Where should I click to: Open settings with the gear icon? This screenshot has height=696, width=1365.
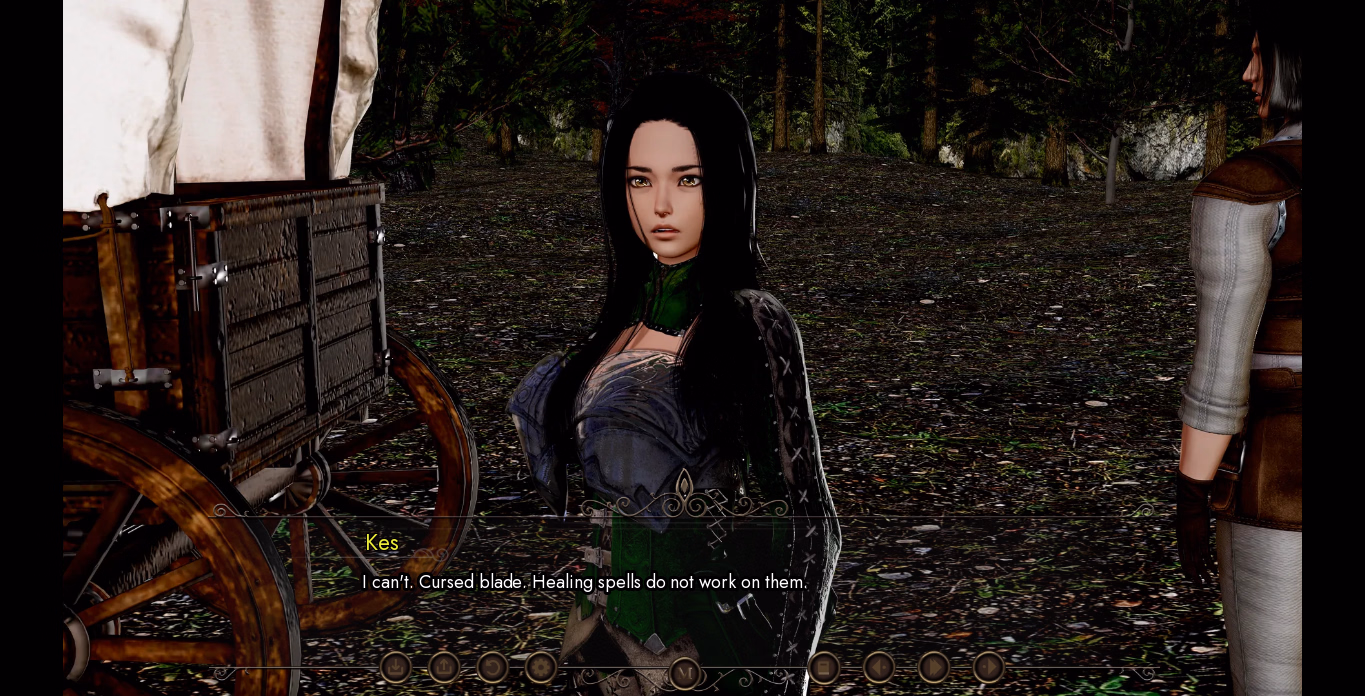[541, 667]
